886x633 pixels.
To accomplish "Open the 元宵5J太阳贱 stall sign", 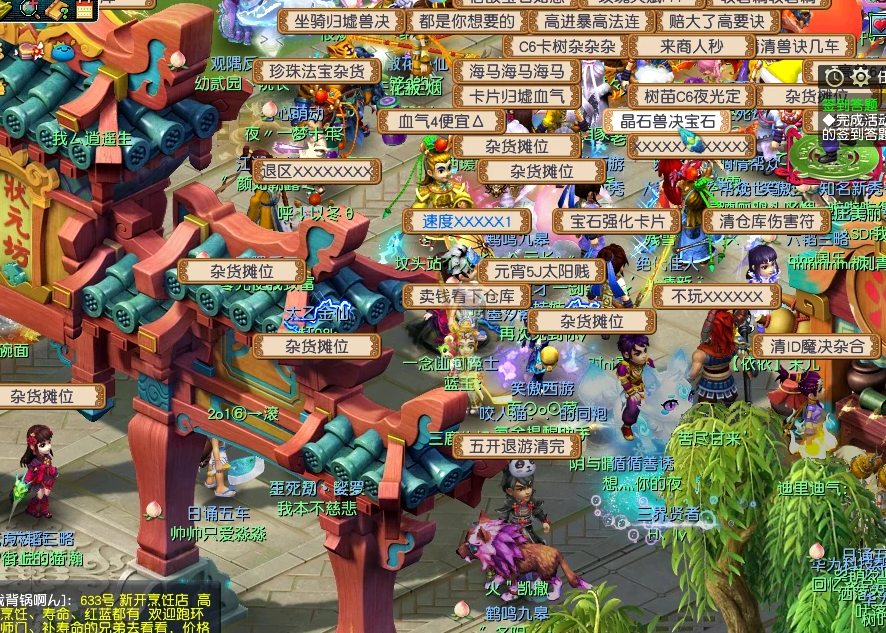I will pyautogui.click(x=541, y=271).
